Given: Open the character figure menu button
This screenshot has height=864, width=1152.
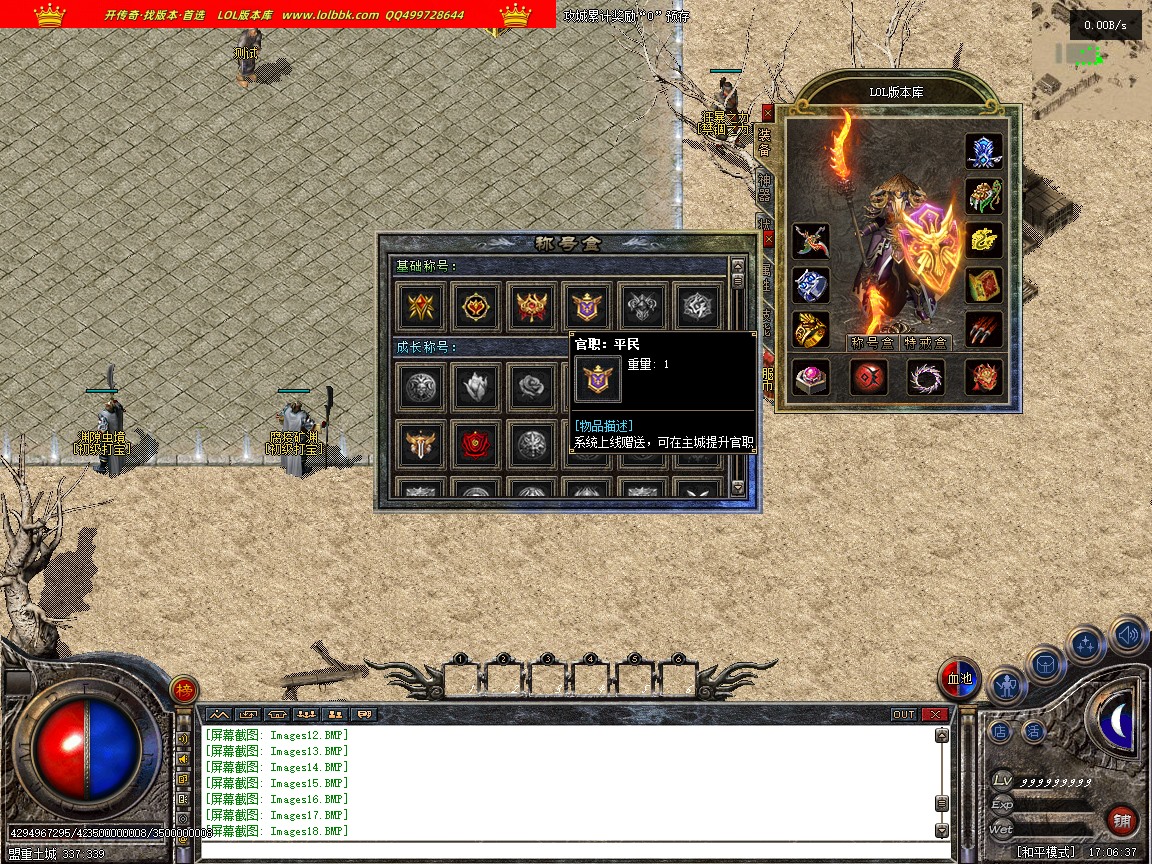Looking at the screenshot, I should coord(1007,685).
